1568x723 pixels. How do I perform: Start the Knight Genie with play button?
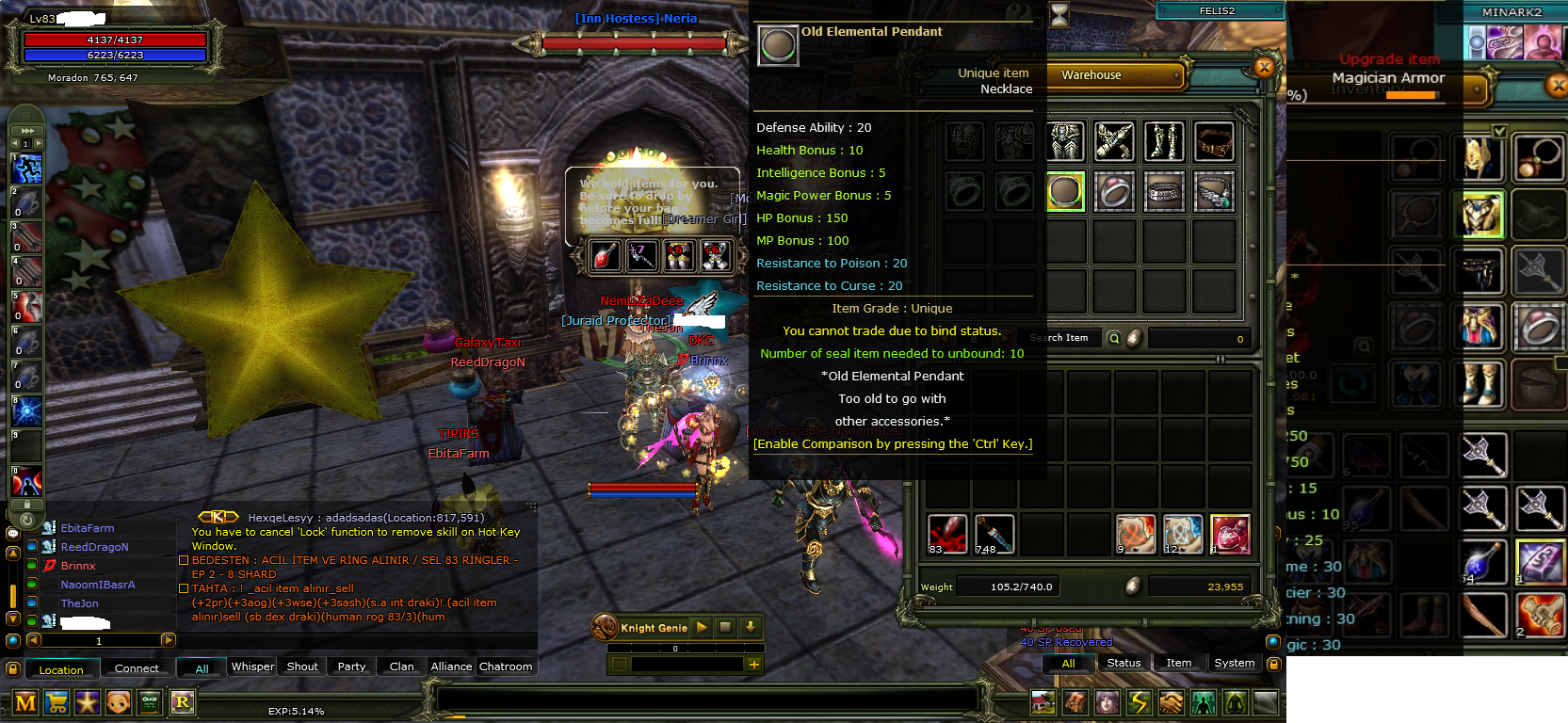tap(702, 627)
